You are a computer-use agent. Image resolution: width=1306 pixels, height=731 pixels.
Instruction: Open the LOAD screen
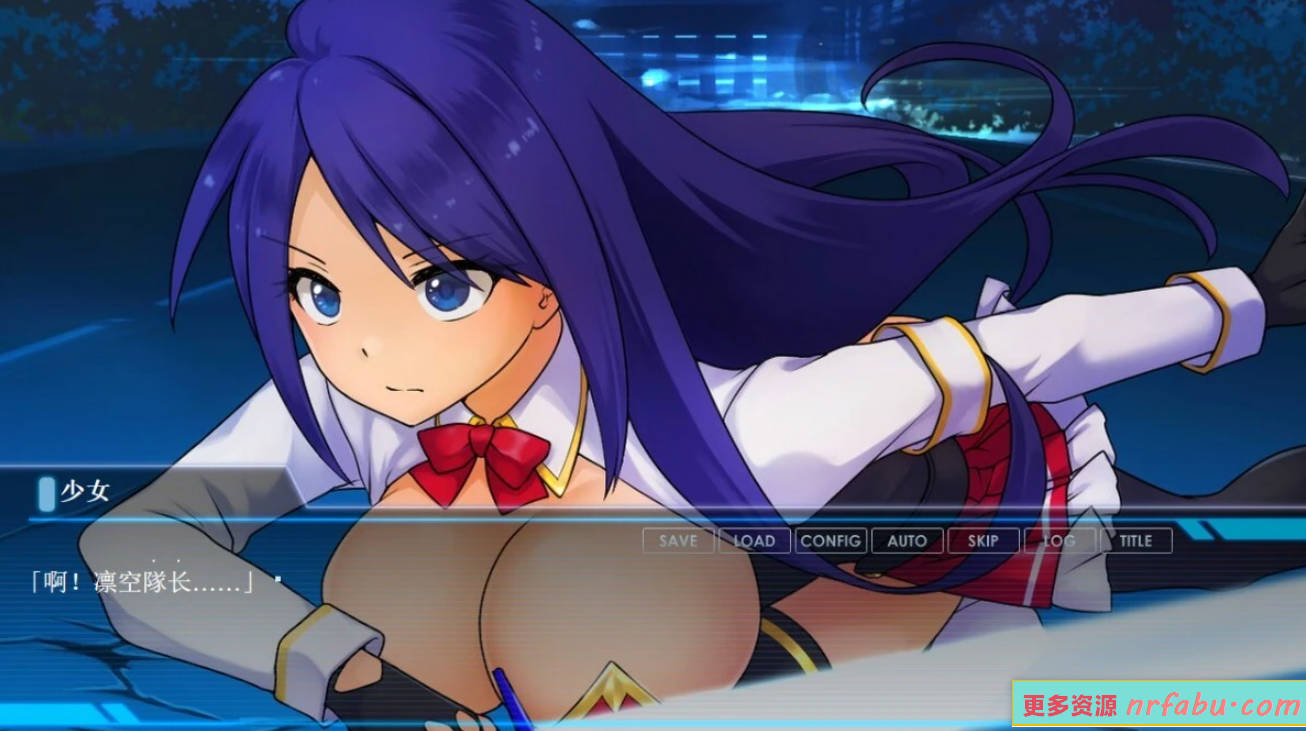coord(755,541)
